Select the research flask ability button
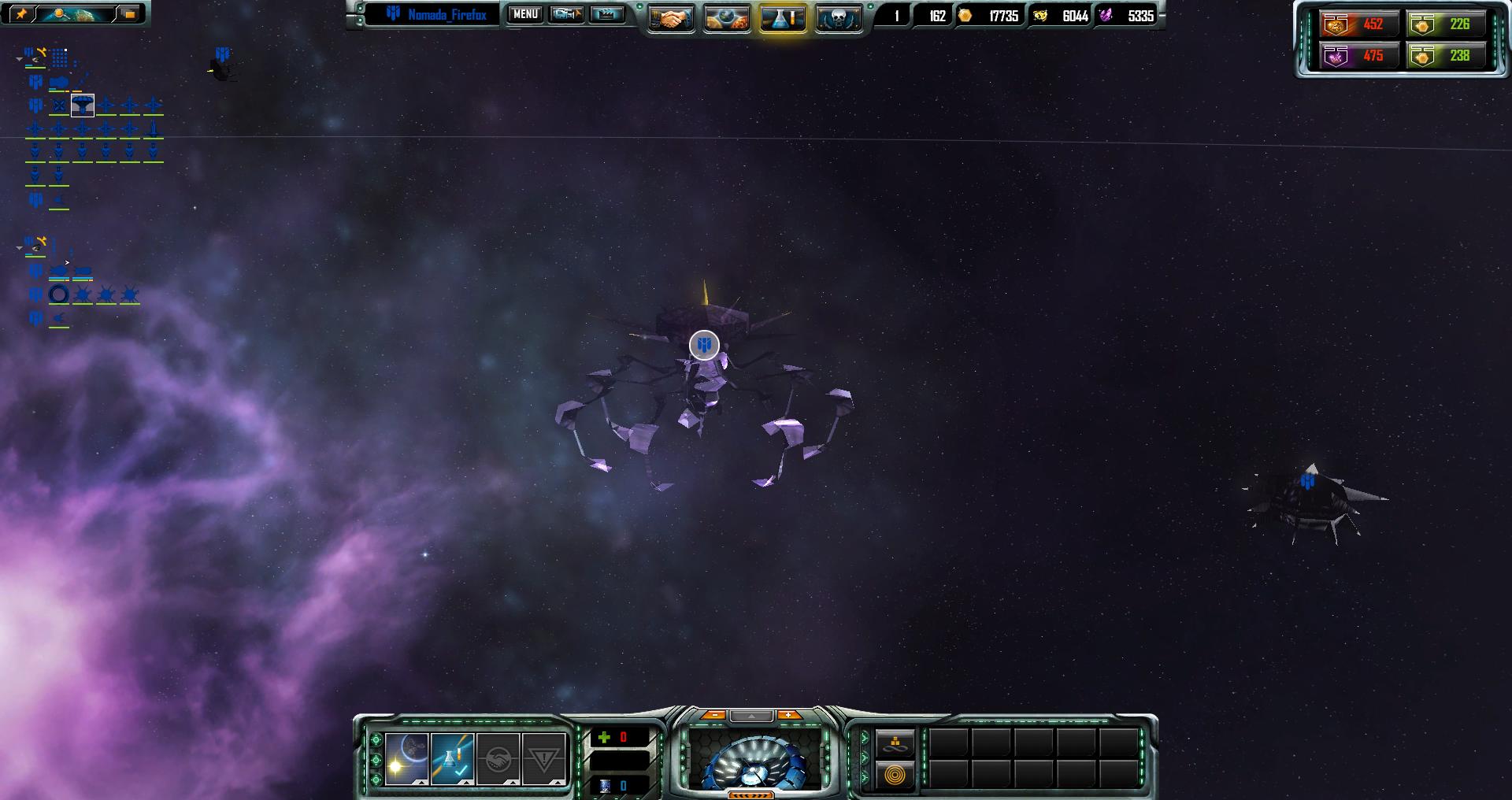 click(x=453, y=759)
